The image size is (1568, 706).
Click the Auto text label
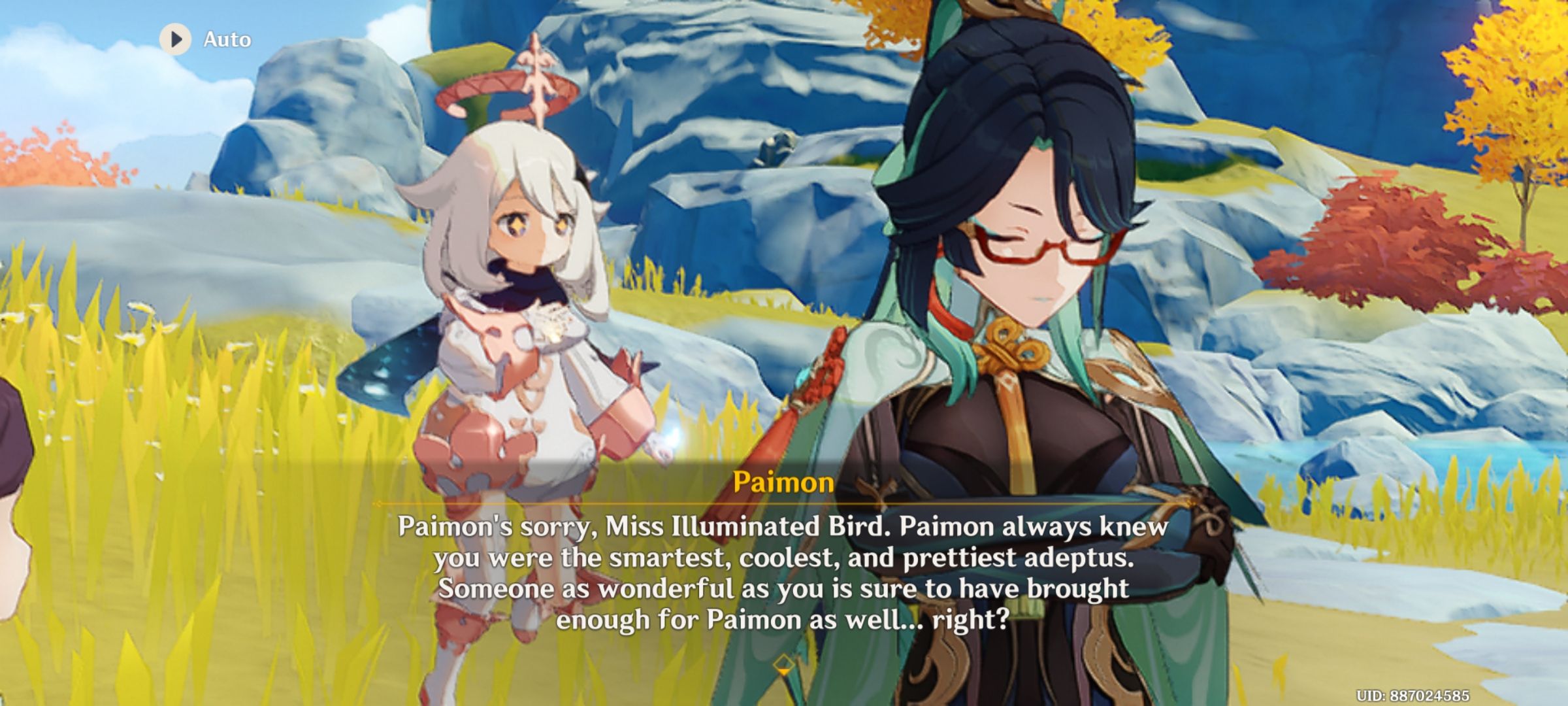[225, 39]
